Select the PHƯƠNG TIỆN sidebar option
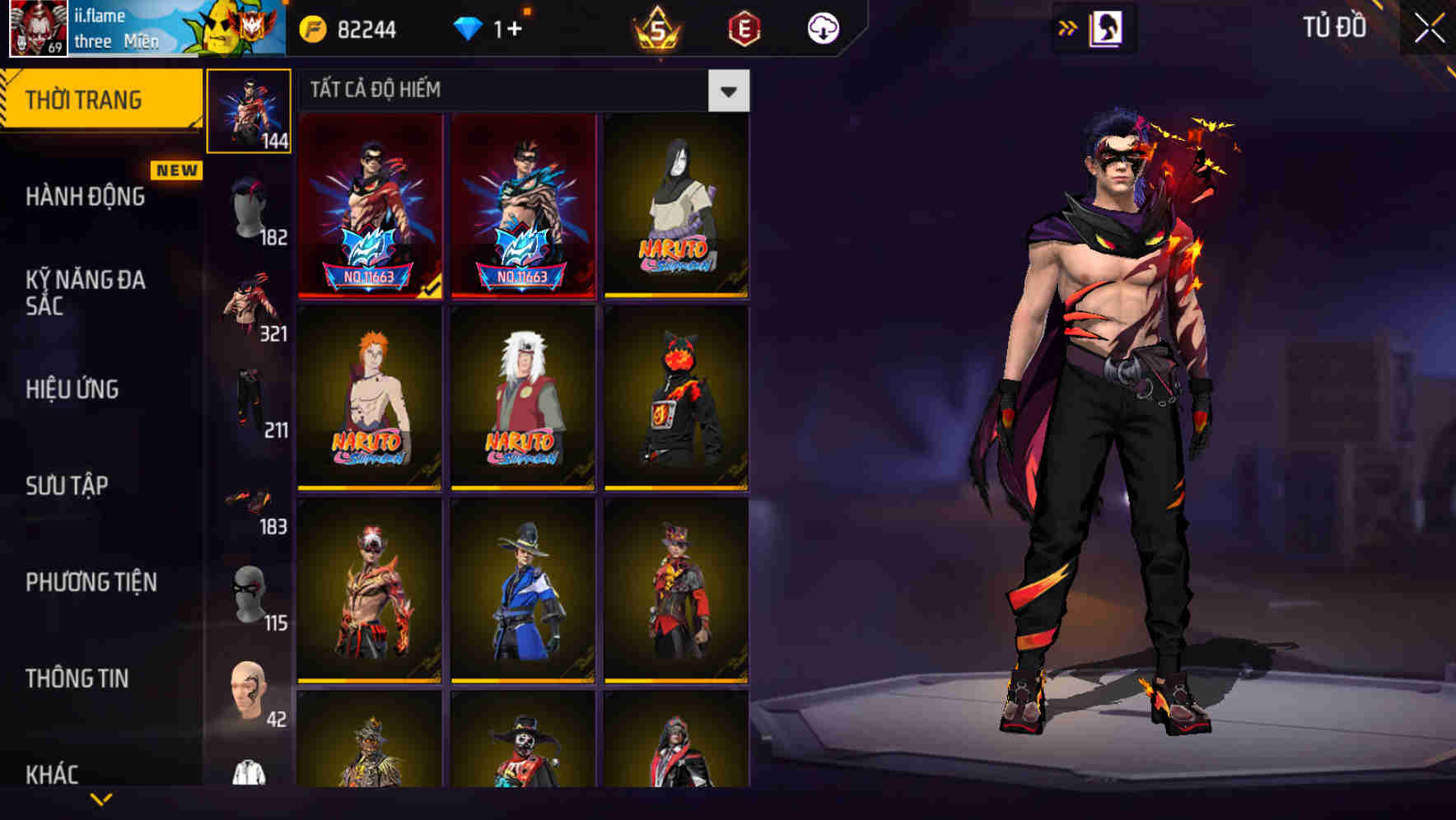Screen dimensions: 1456x820 (x=91, y=582)
